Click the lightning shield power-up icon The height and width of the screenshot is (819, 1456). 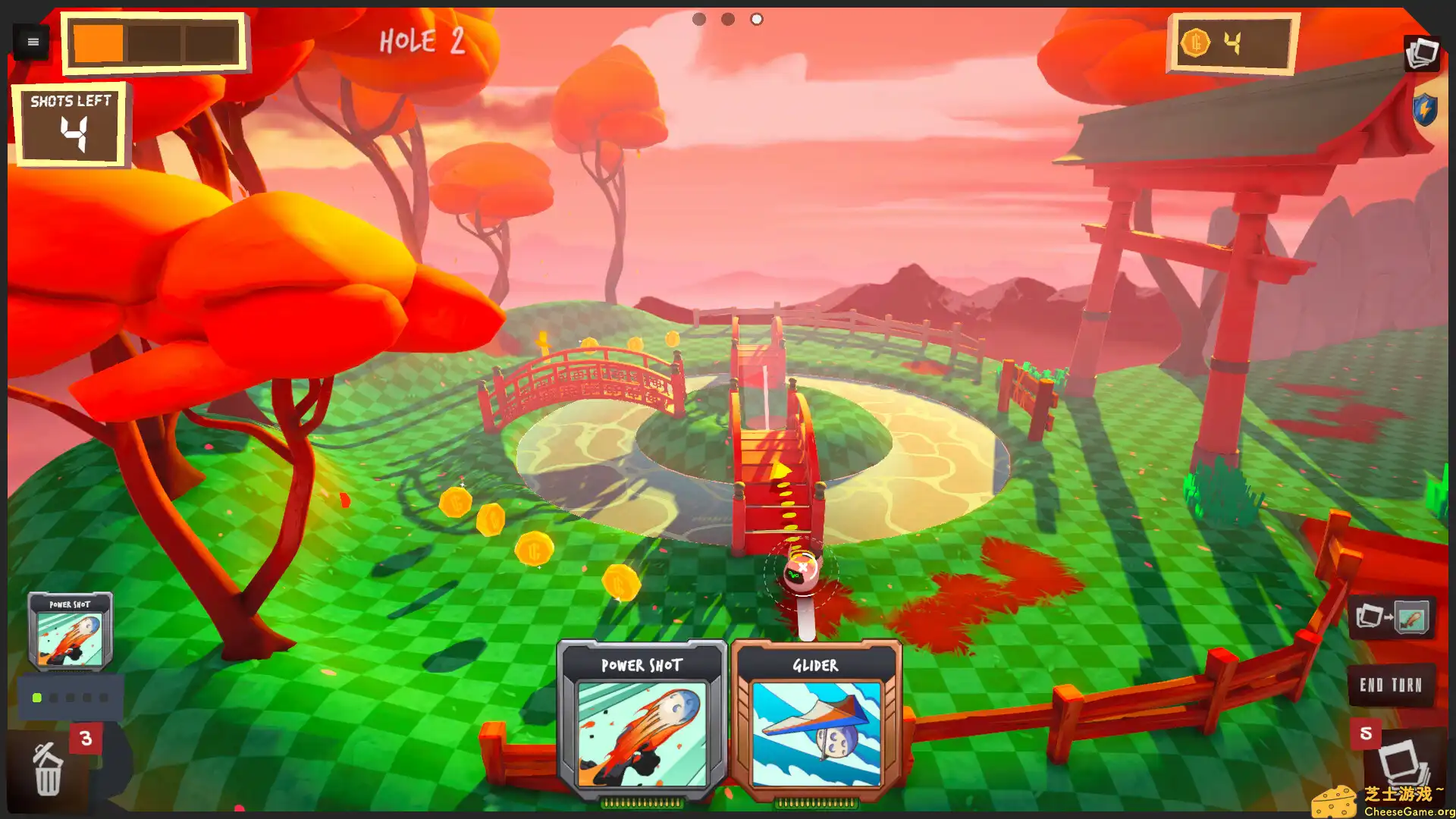click(1424, 109)
